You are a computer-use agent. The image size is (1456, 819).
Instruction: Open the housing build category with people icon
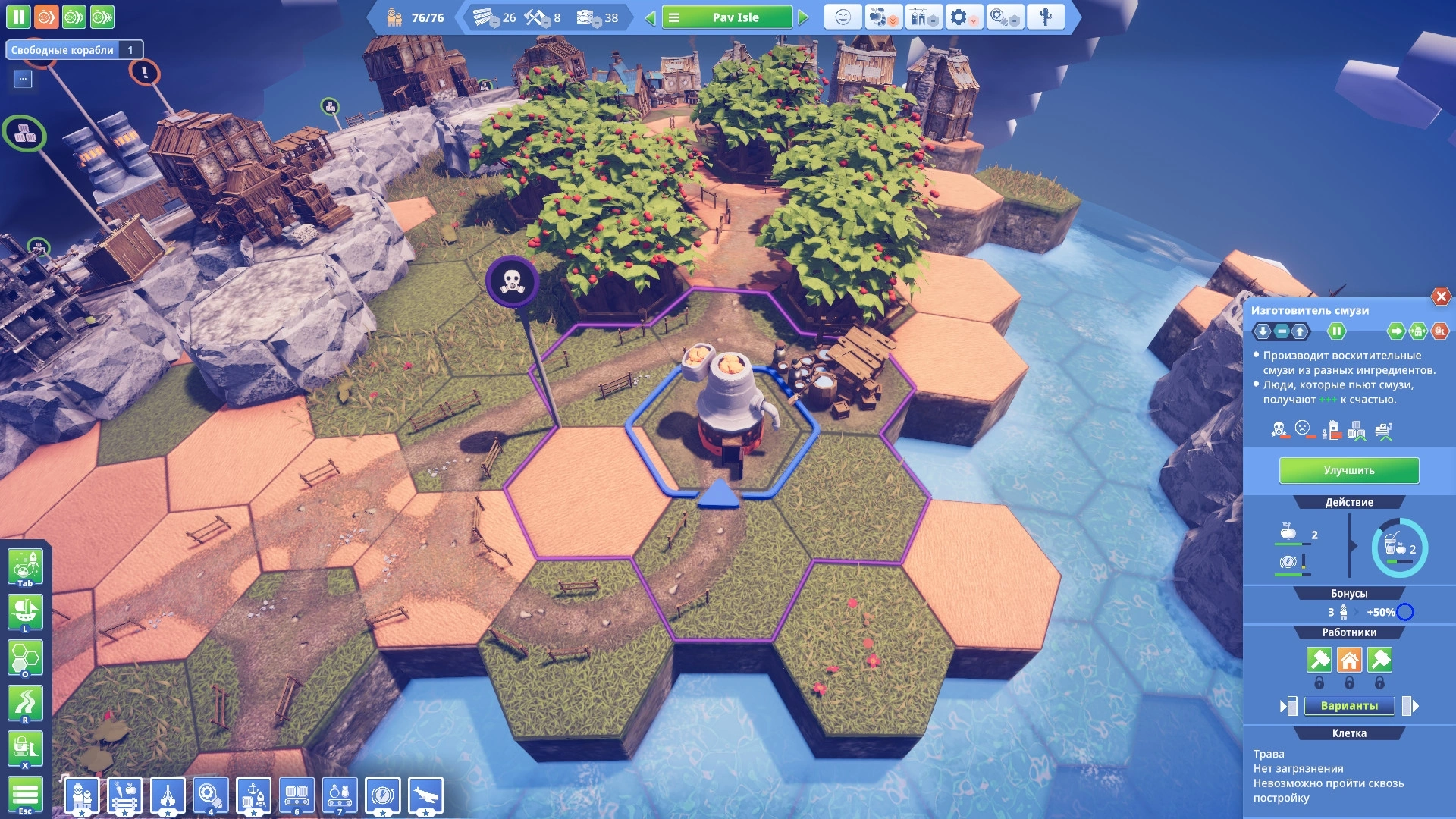coord(82,795)
